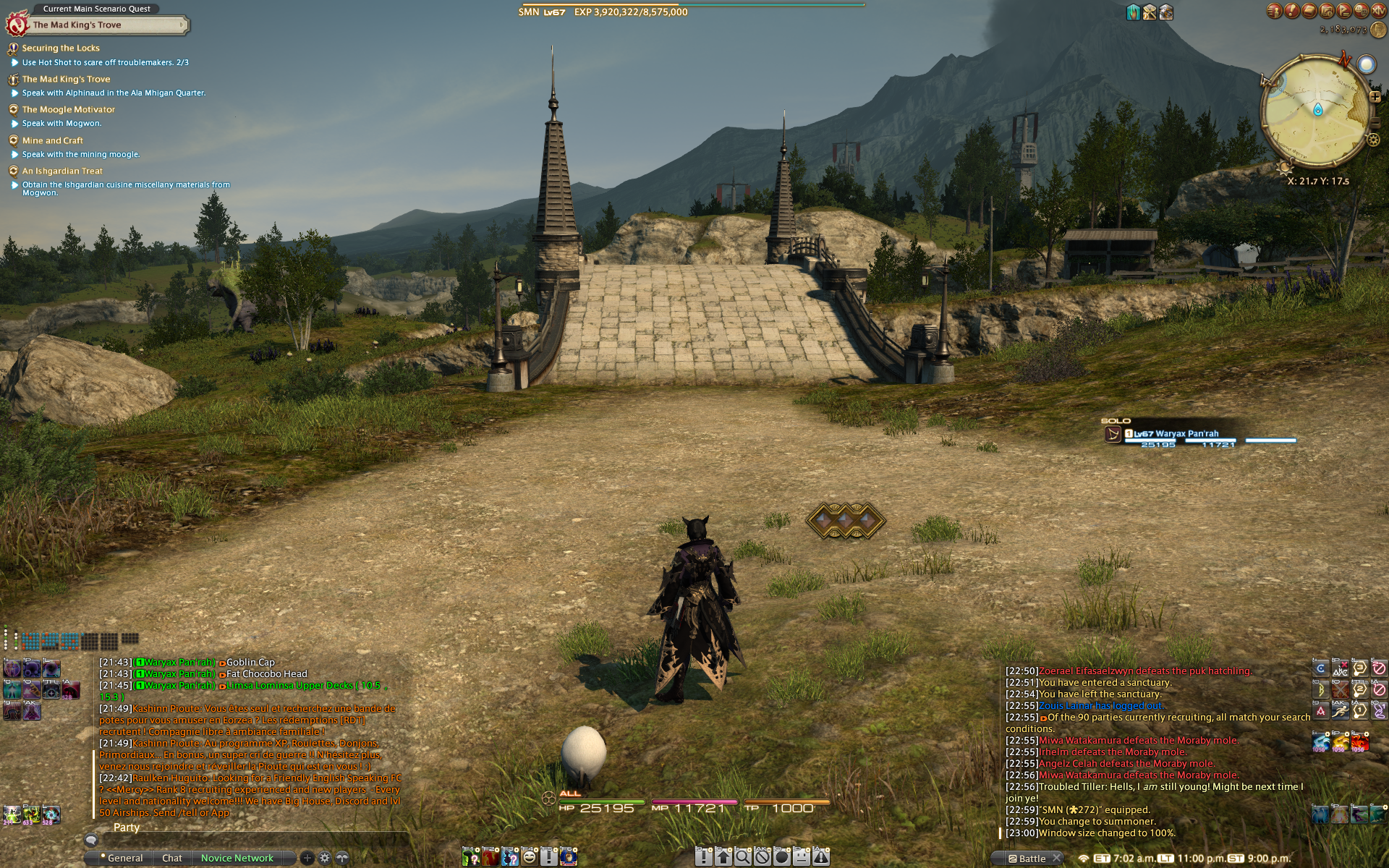Open the Chat log tab
Screen dimensions: 1389x868
coord(172,858)
